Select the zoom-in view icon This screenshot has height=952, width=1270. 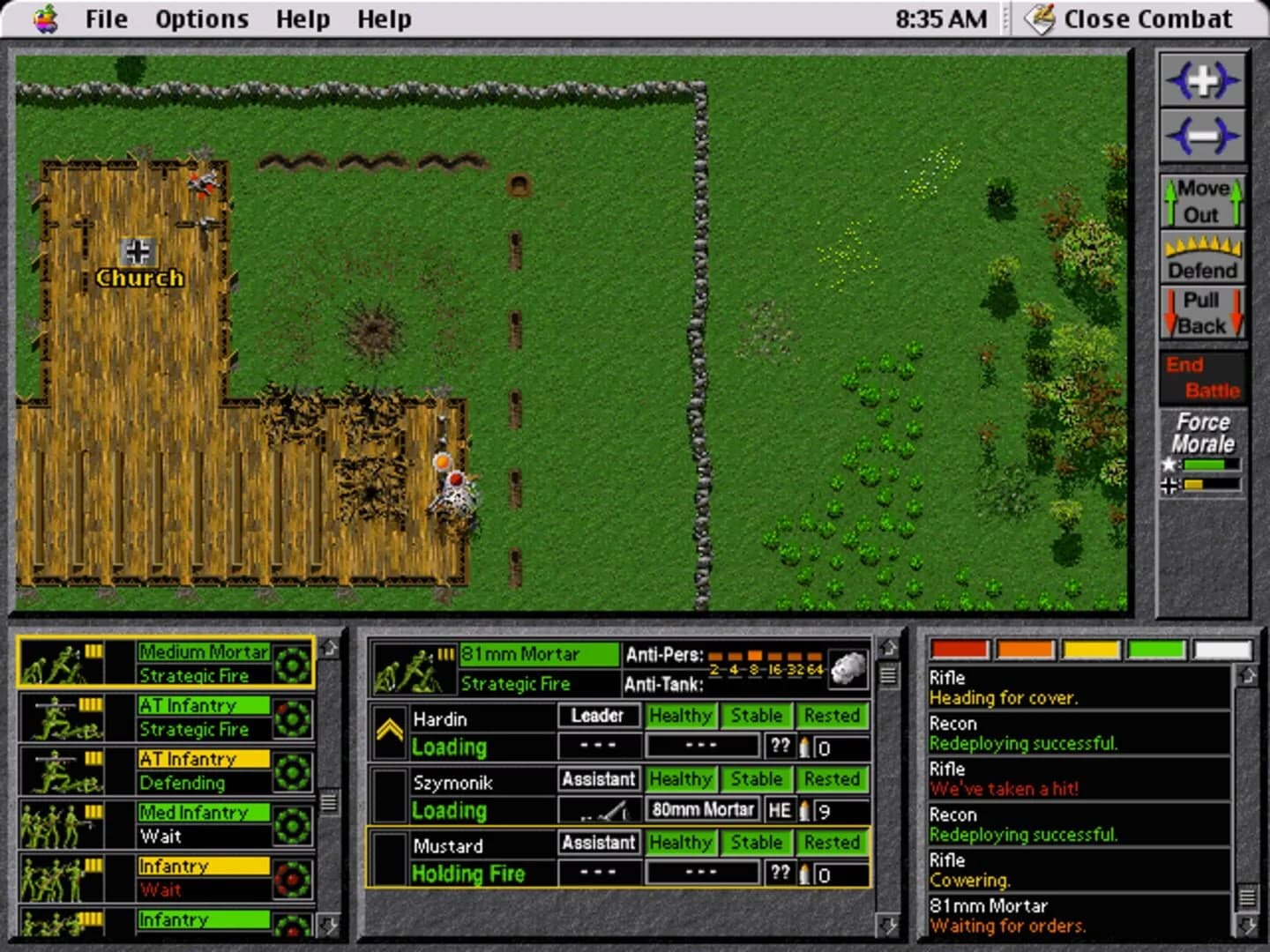coord(1203,80)
